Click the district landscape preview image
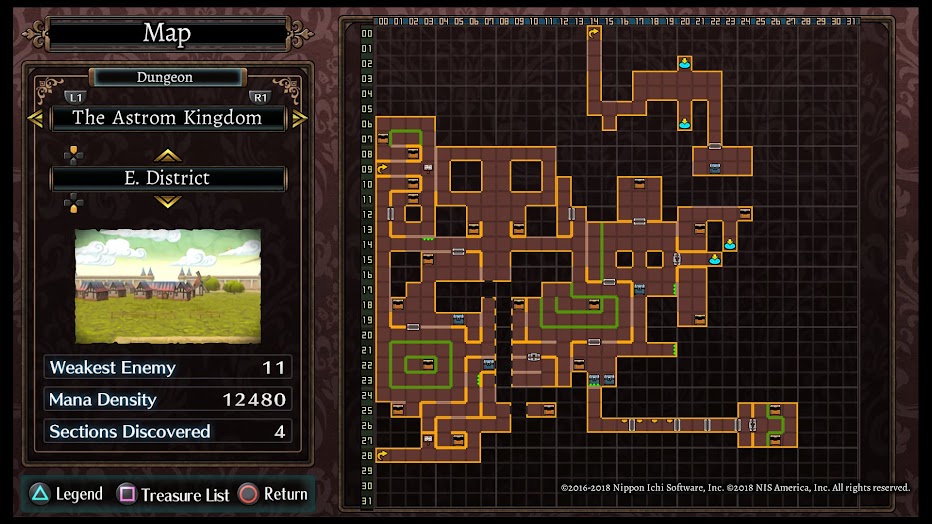Image resolution: width=932 pixels, height=524 pixels. click(168, 286)
